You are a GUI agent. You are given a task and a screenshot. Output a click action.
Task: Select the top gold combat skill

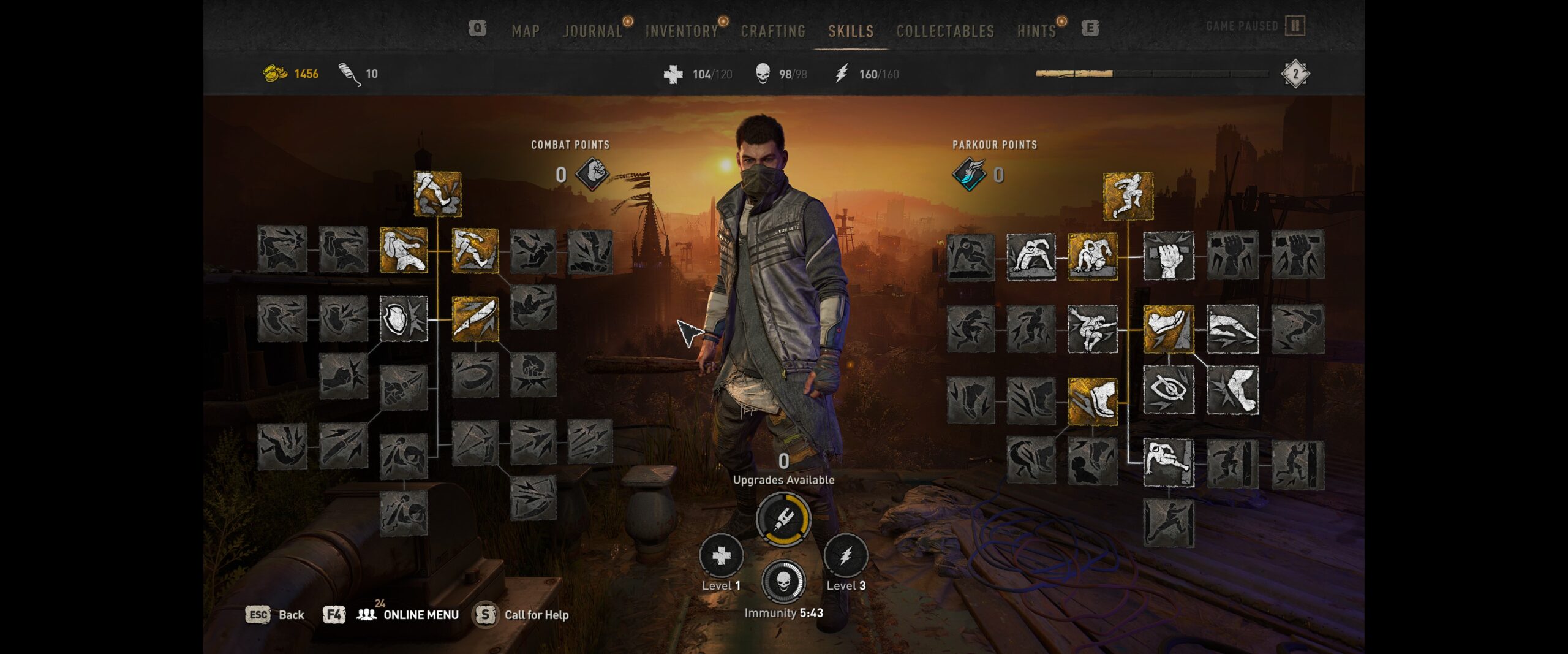point(437,194)
